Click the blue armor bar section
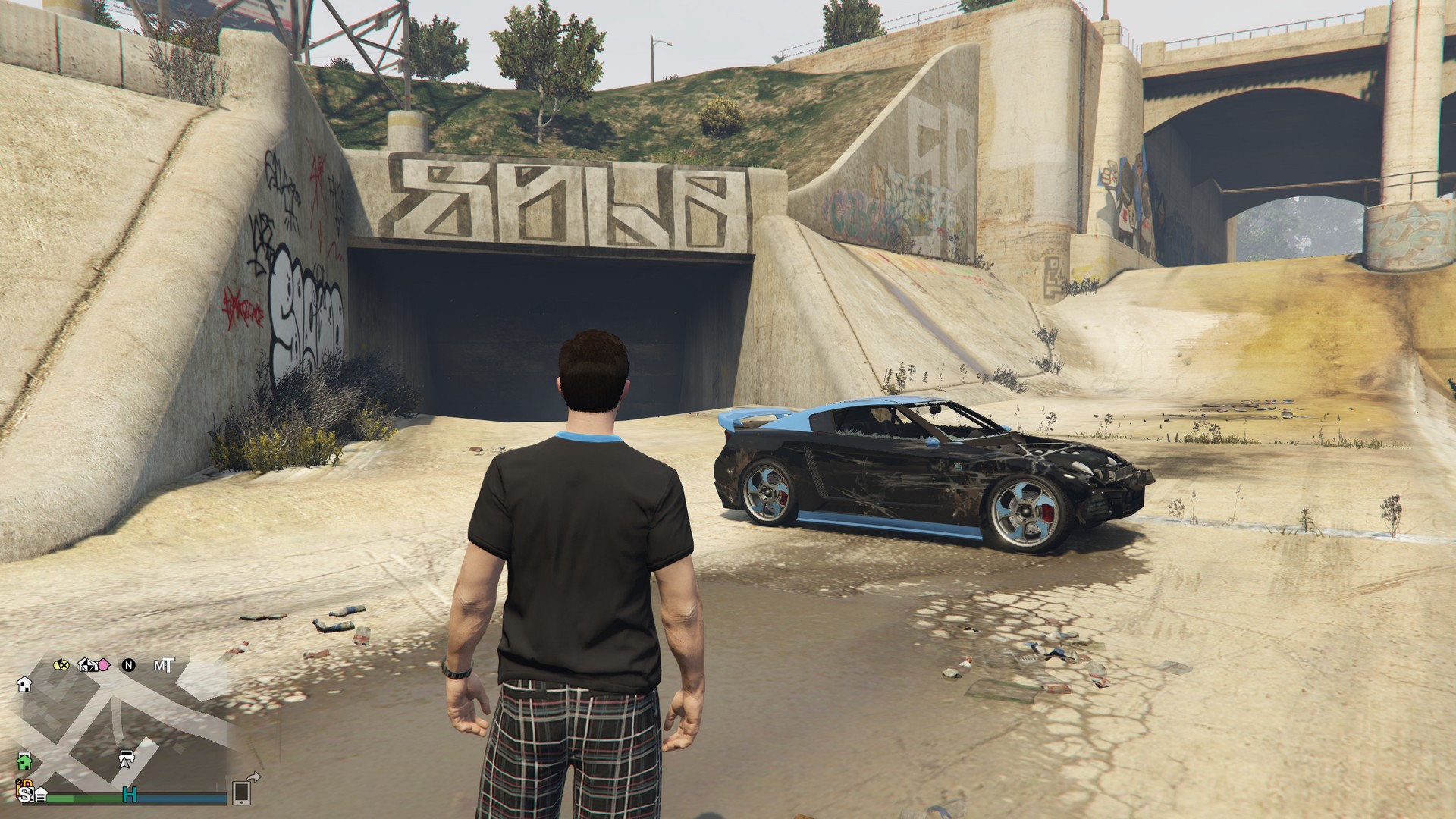Image resolution: width=1456 pixels, height=819 pixels. [182, 797]
